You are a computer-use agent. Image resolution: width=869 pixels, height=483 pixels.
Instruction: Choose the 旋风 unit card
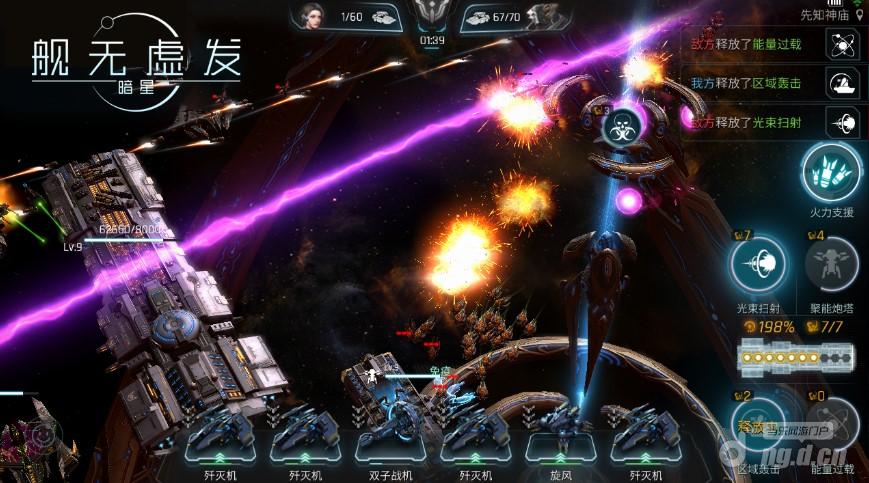click(560, 436)
